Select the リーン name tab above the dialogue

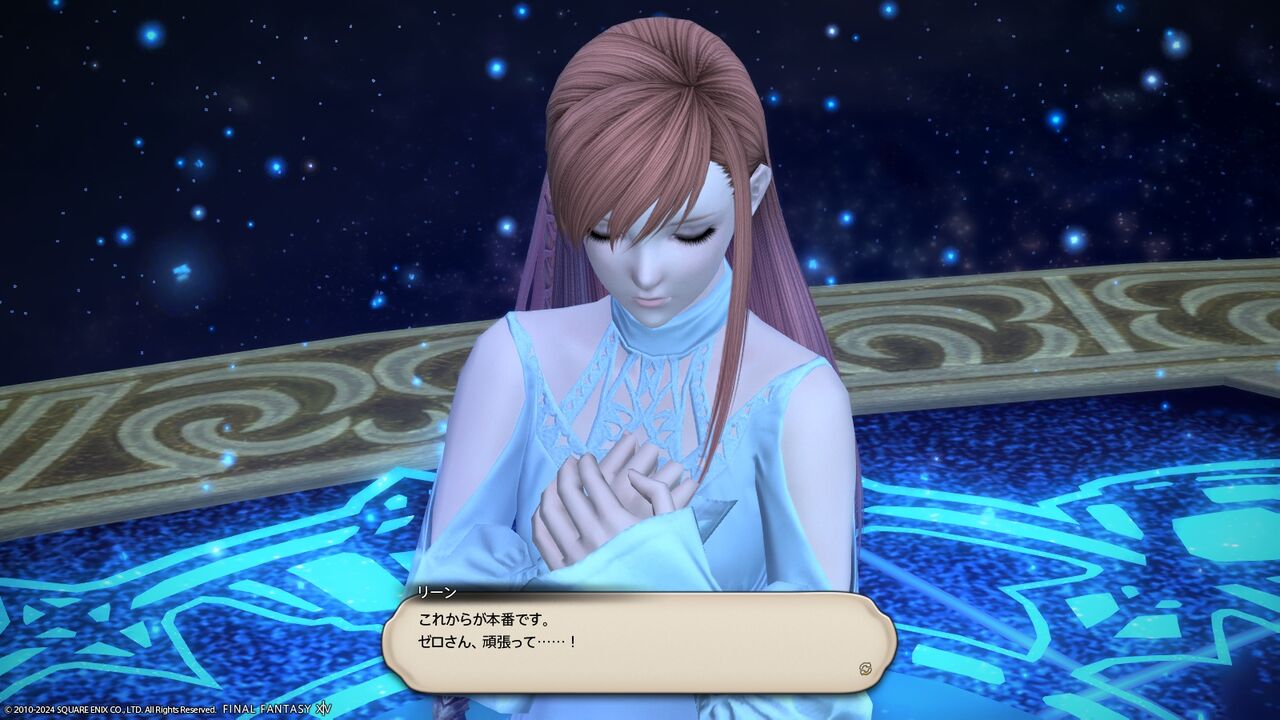pos(437,592)
